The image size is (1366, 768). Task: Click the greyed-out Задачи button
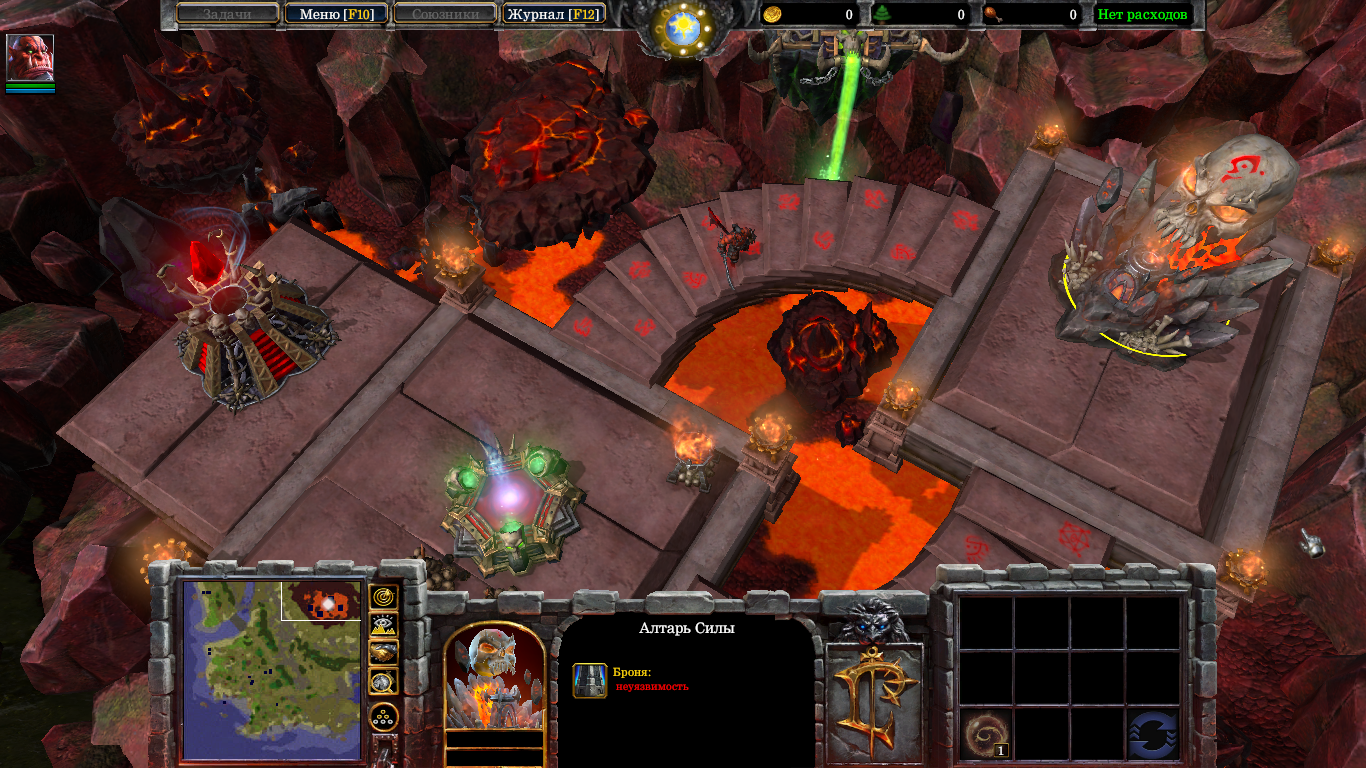click(228, 14)
